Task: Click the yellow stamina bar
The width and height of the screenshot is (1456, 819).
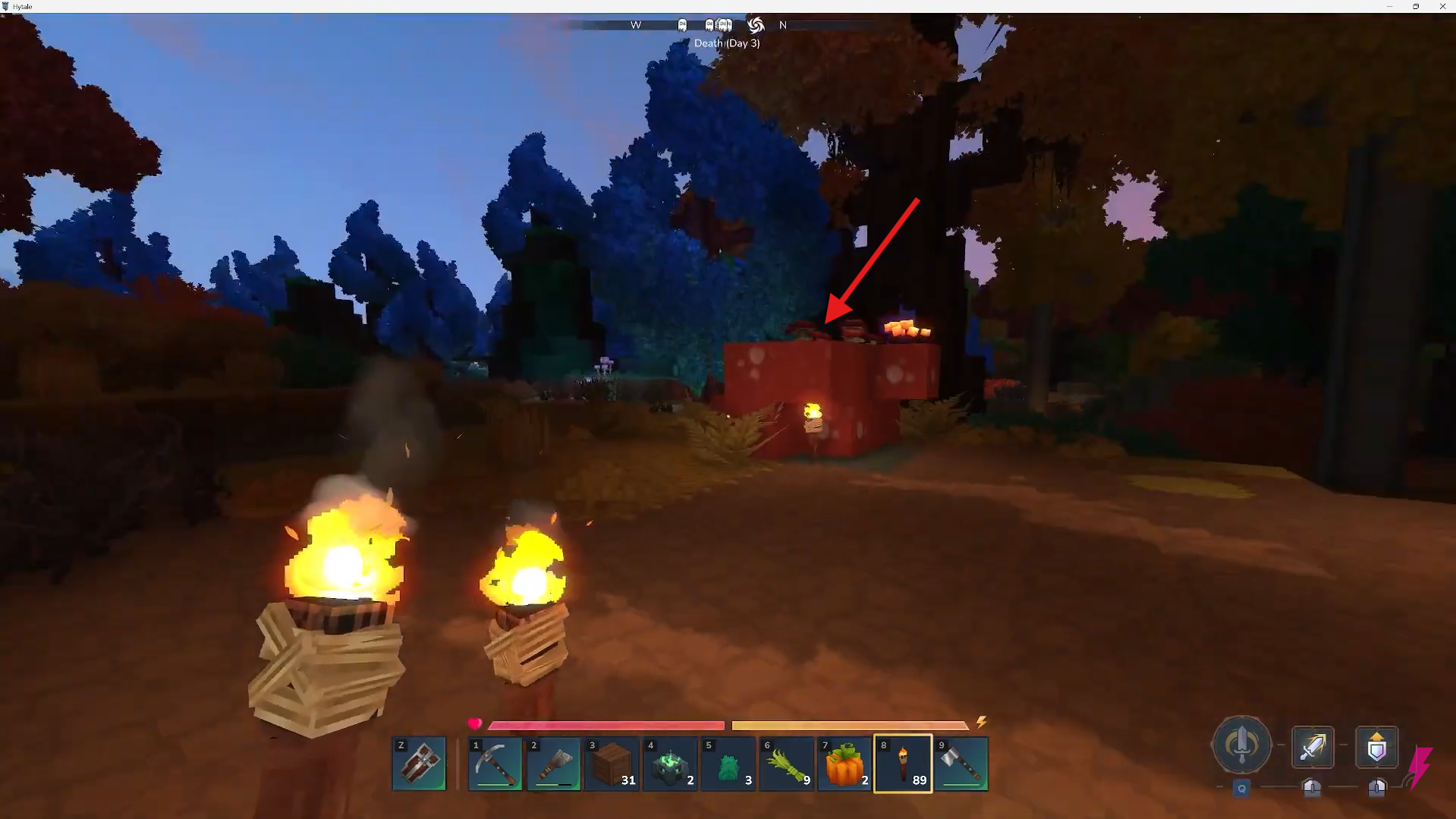Action: [x=850, y=725]
